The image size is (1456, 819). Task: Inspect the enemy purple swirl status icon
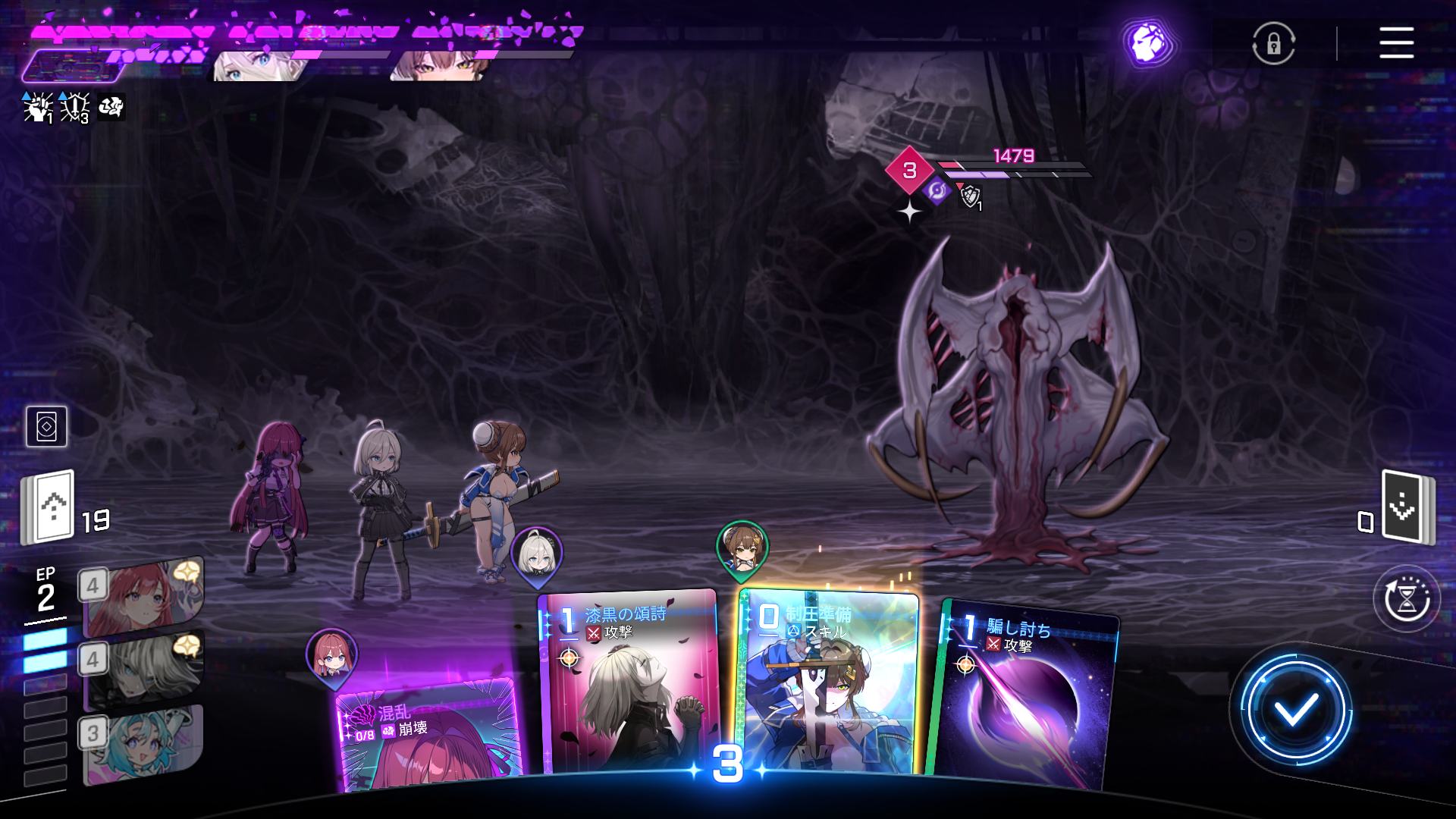[x=937, y=190]
